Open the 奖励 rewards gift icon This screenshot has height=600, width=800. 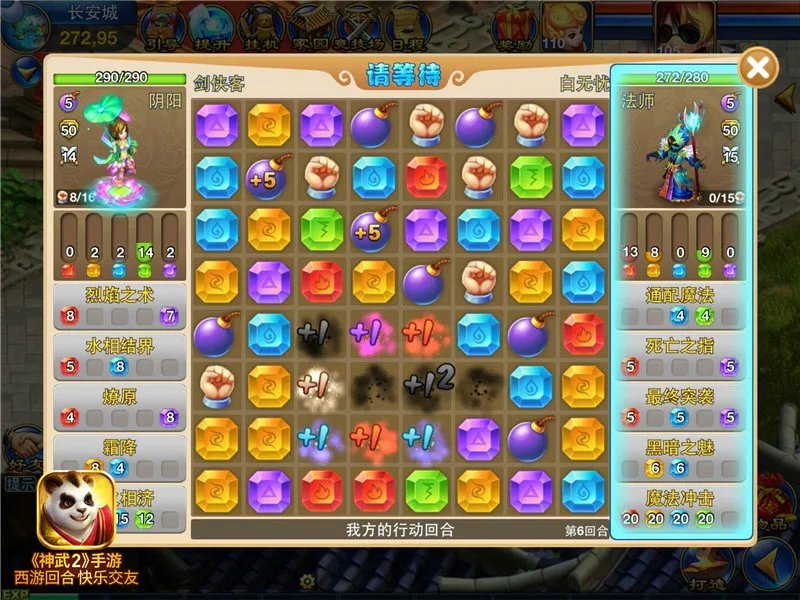(516, 25)
